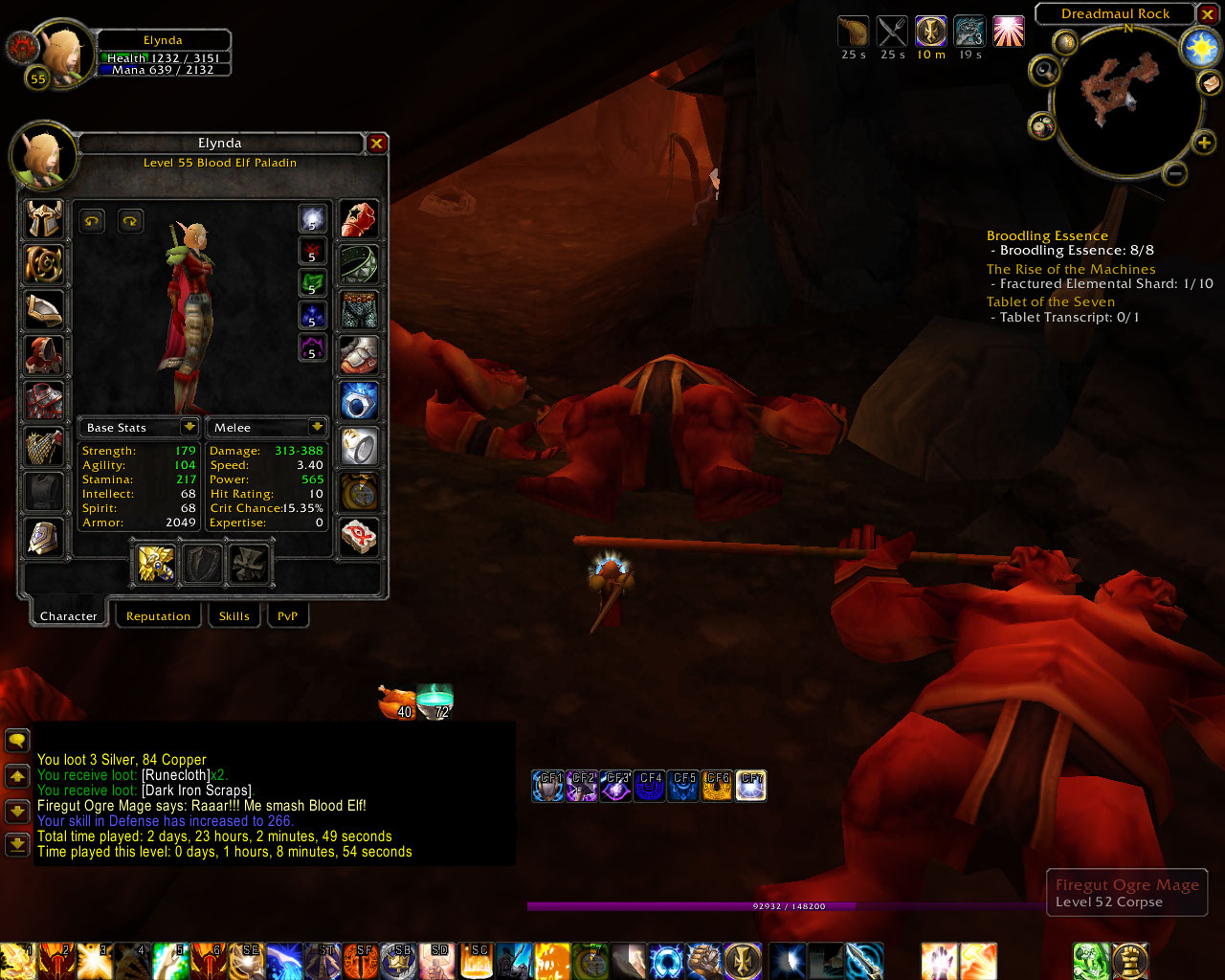Viewport: 1225px width, 980px height.
Task: Open the Skills tab
Action: click(234, 616)
